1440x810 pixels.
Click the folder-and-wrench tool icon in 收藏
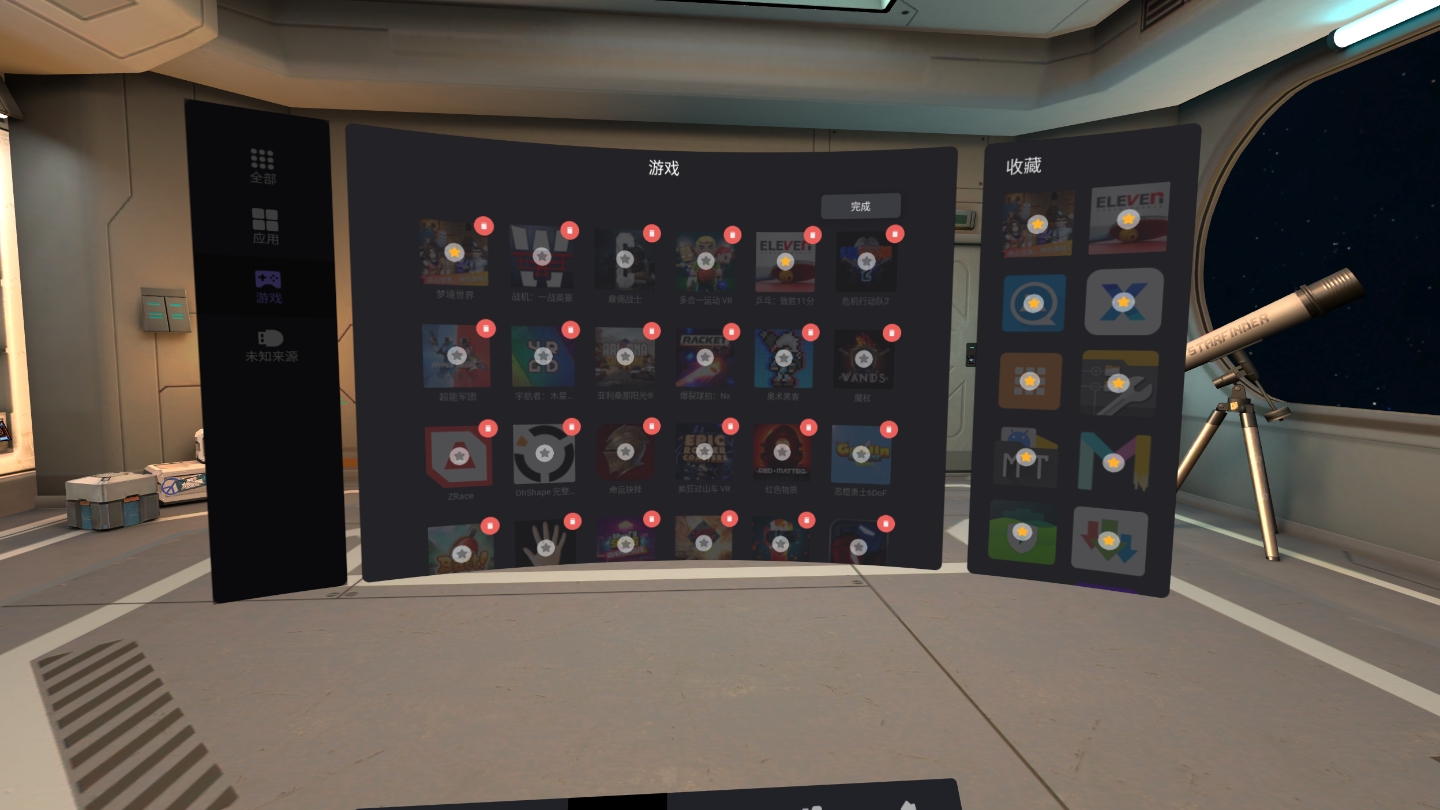[x=1120, y=381]
